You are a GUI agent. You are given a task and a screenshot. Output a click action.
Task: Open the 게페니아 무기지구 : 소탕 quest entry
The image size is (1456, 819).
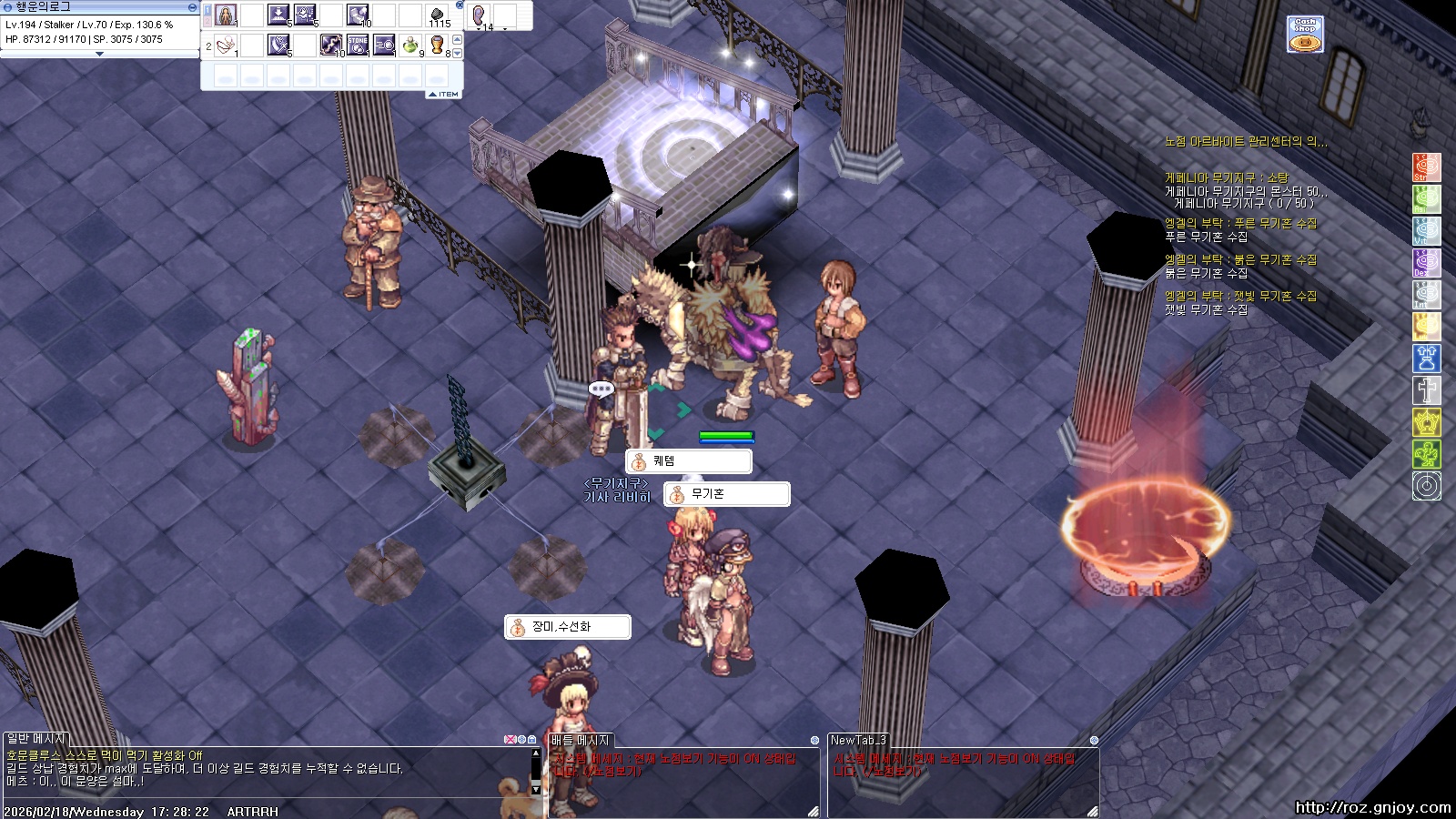[x=1226, y=178]
